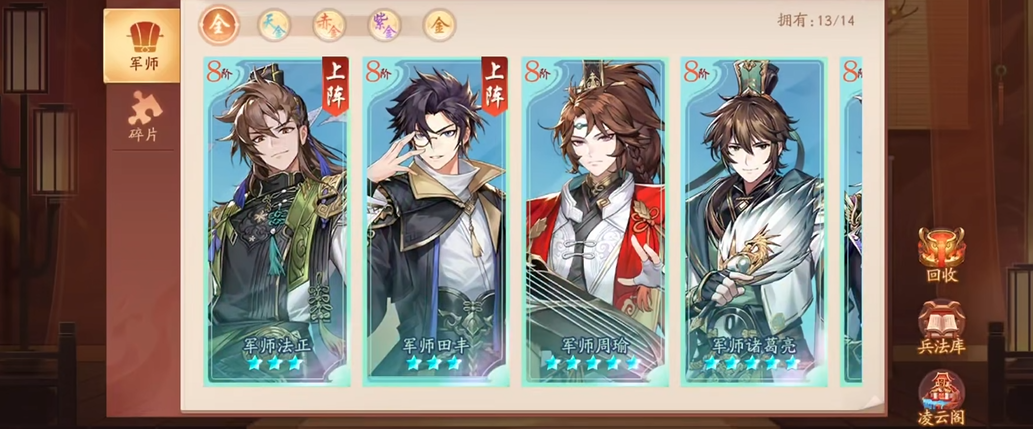This screenshot has width=1033, height=429.
Task: Filter by 天金 quality
Action: pyautogui.click(x=273, y=25)
